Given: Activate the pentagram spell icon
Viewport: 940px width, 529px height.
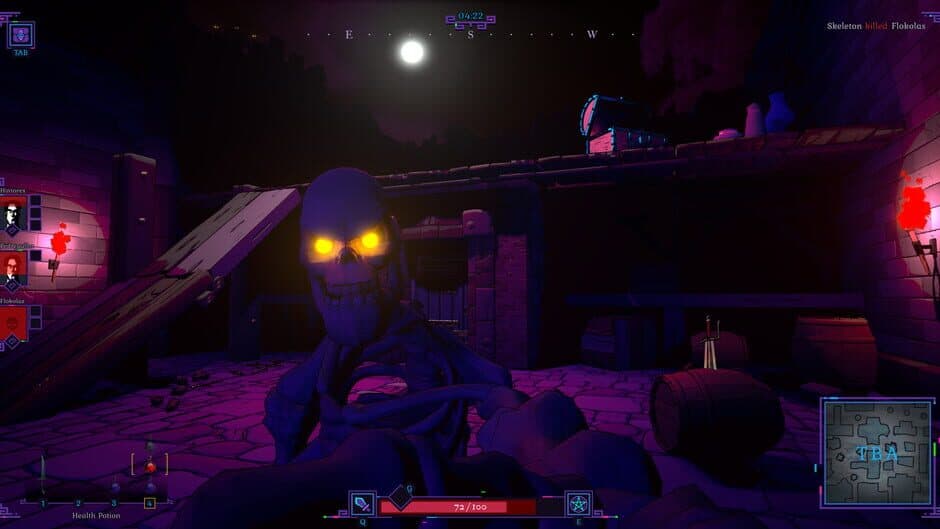Looking at the screenshot, I should 578,504.
